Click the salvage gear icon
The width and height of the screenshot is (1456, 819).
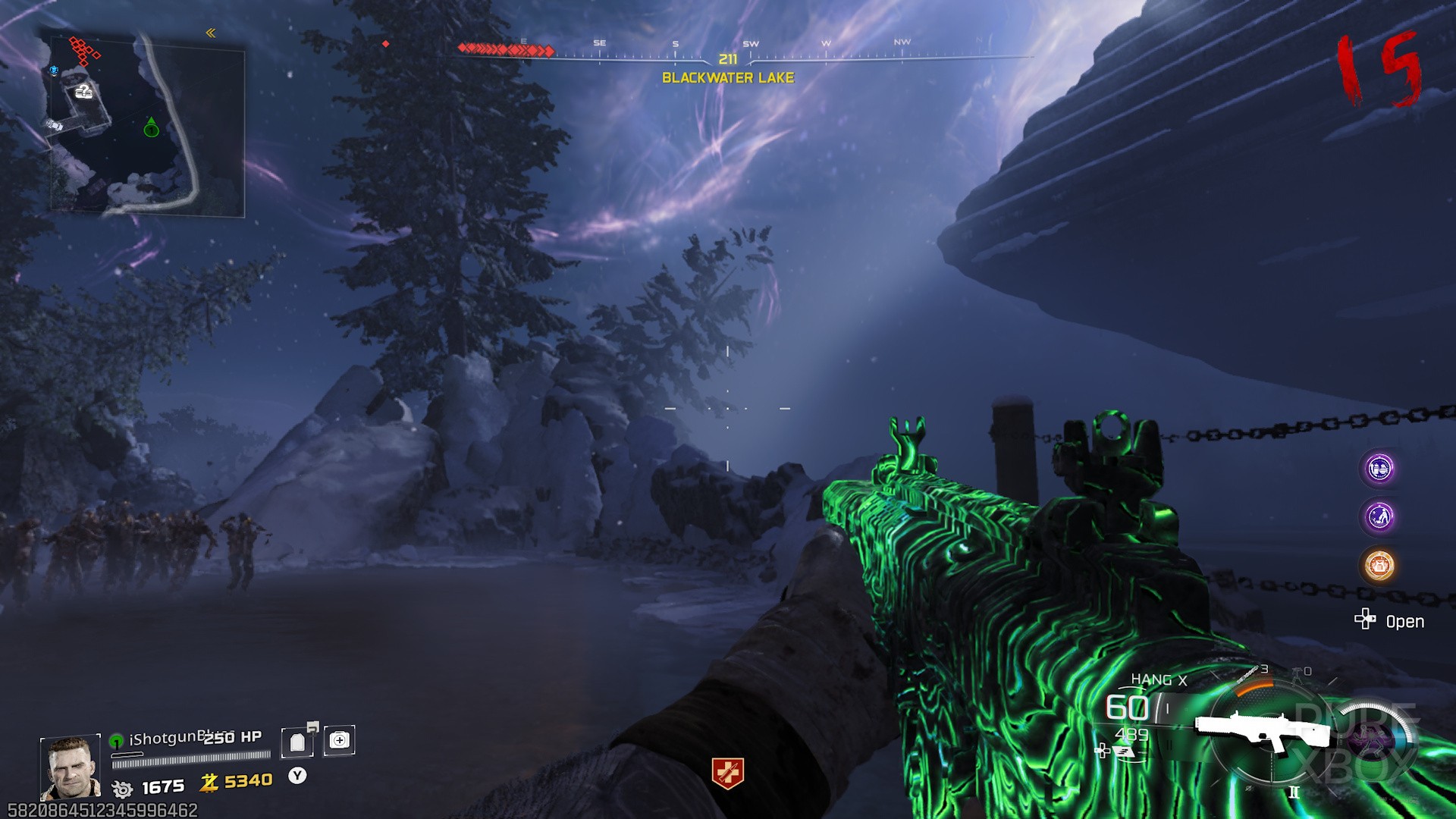click(x=122, y=789)
